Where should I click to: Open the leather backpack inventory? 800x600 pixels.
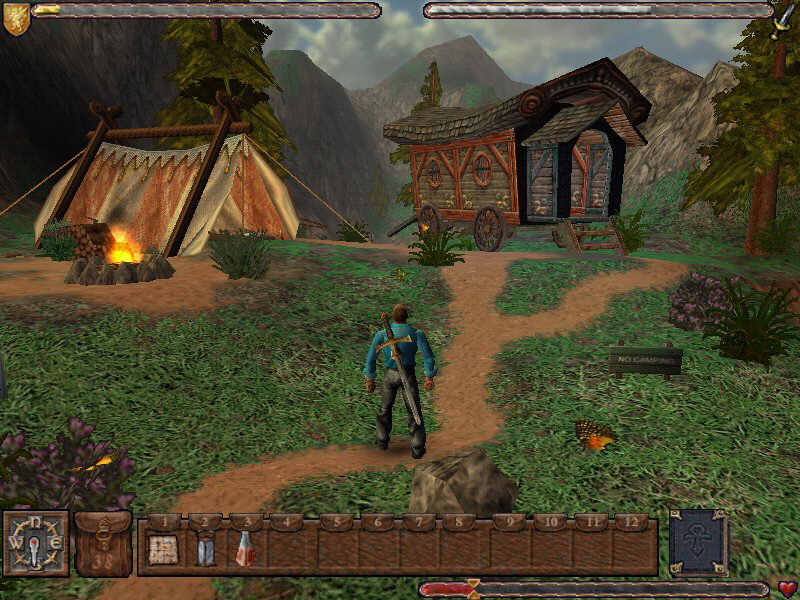click(103, 545)
